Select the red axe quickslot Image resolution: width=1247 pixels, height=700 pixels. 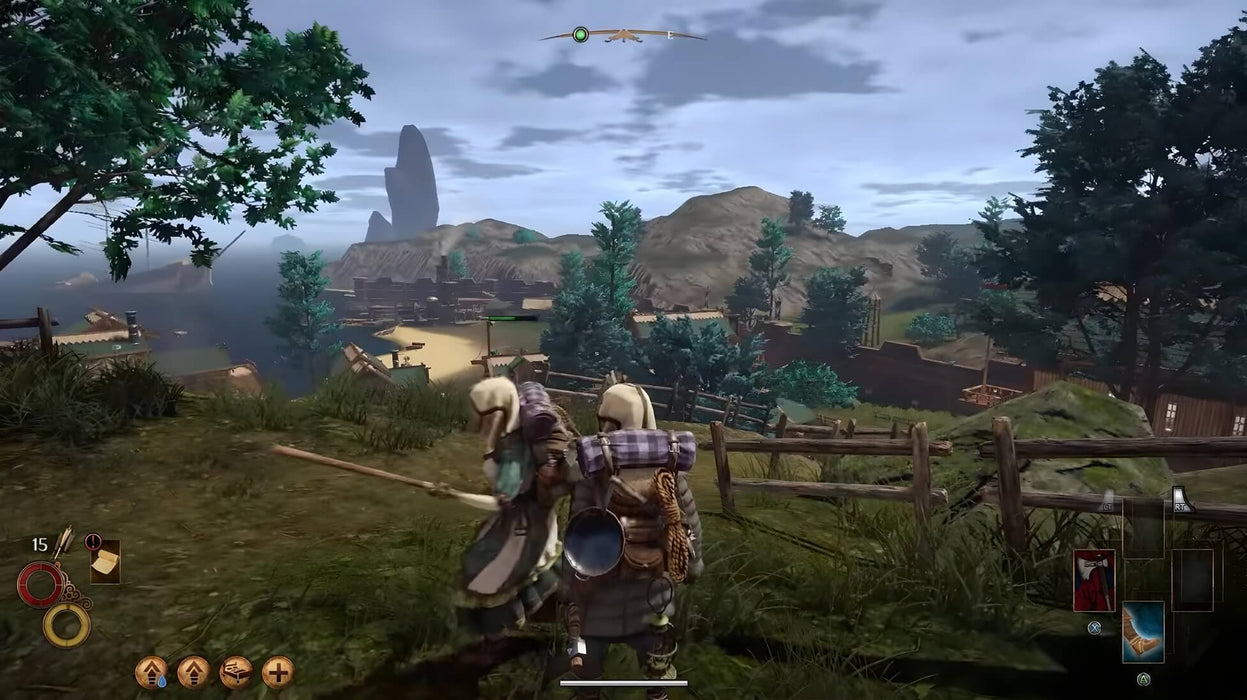1093,580
